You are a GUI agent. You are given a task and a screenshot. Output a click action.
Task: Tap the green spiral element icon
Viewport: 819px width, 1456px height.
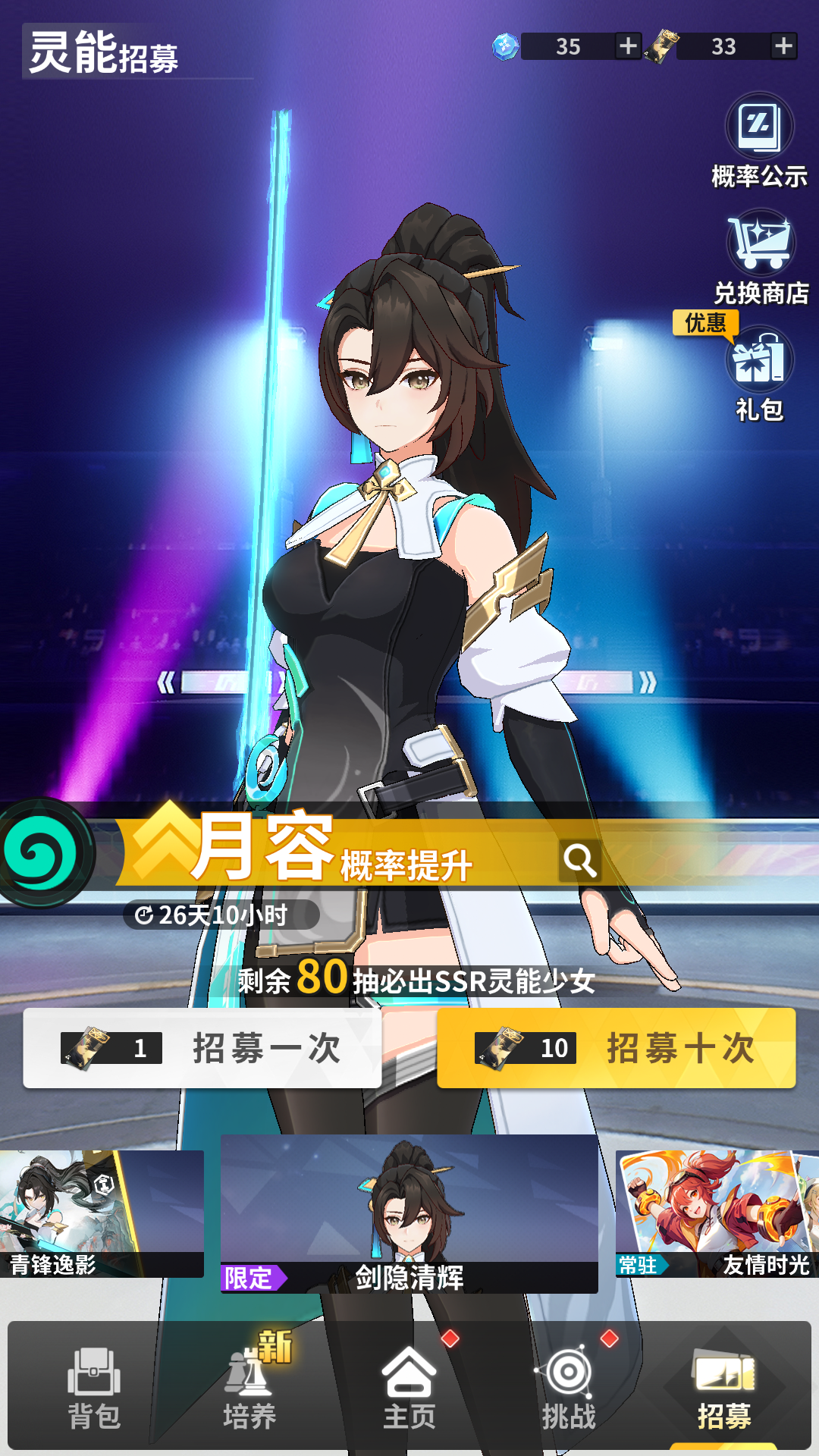tap(42, 852)
